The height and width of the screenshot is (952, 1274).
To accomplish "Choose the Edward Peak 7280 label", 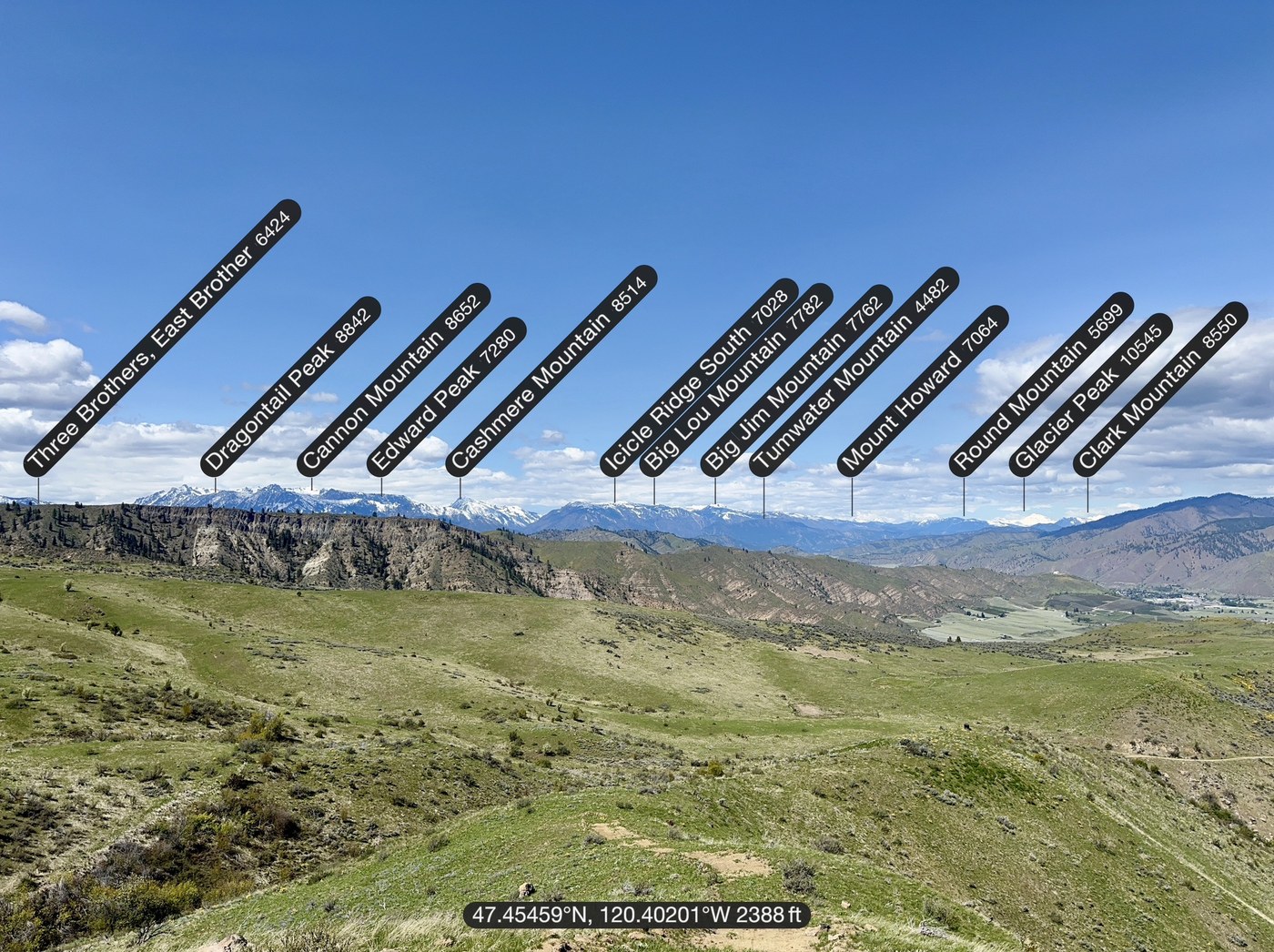I will [x=446, y=397].
